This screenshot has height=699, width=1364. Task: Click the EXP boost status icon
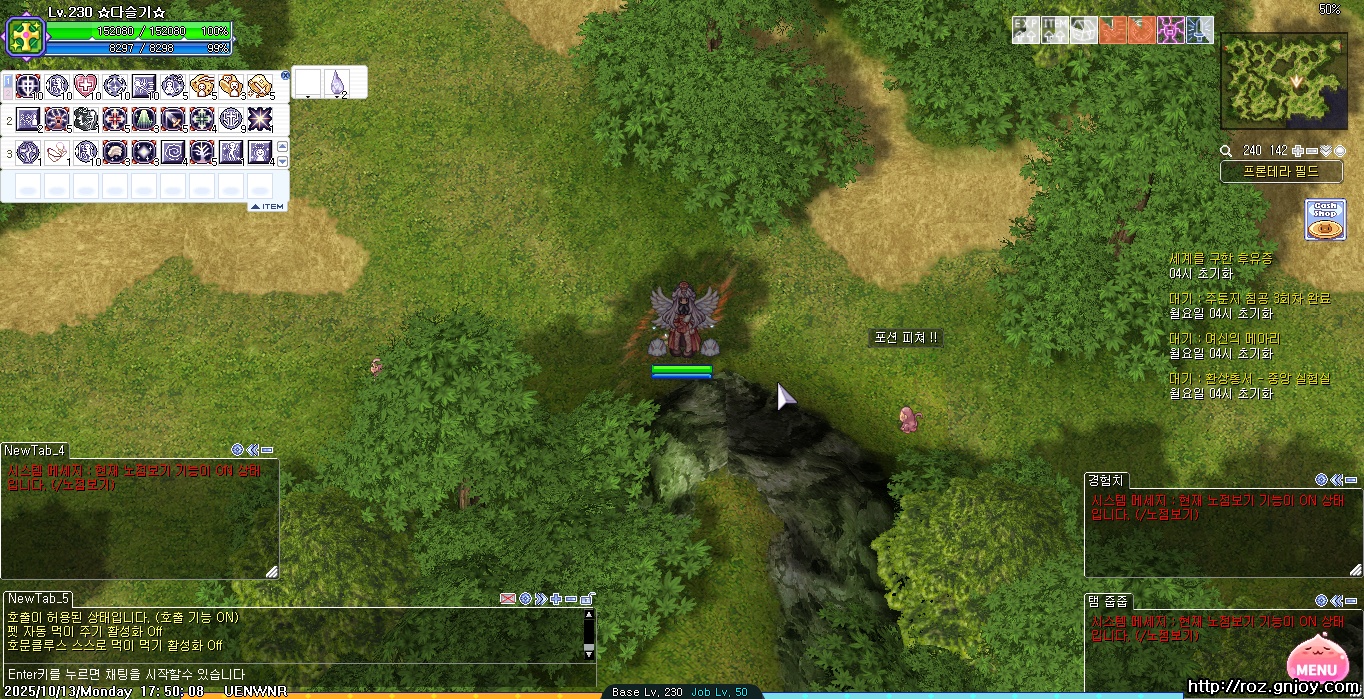(x=1026, y=30)
